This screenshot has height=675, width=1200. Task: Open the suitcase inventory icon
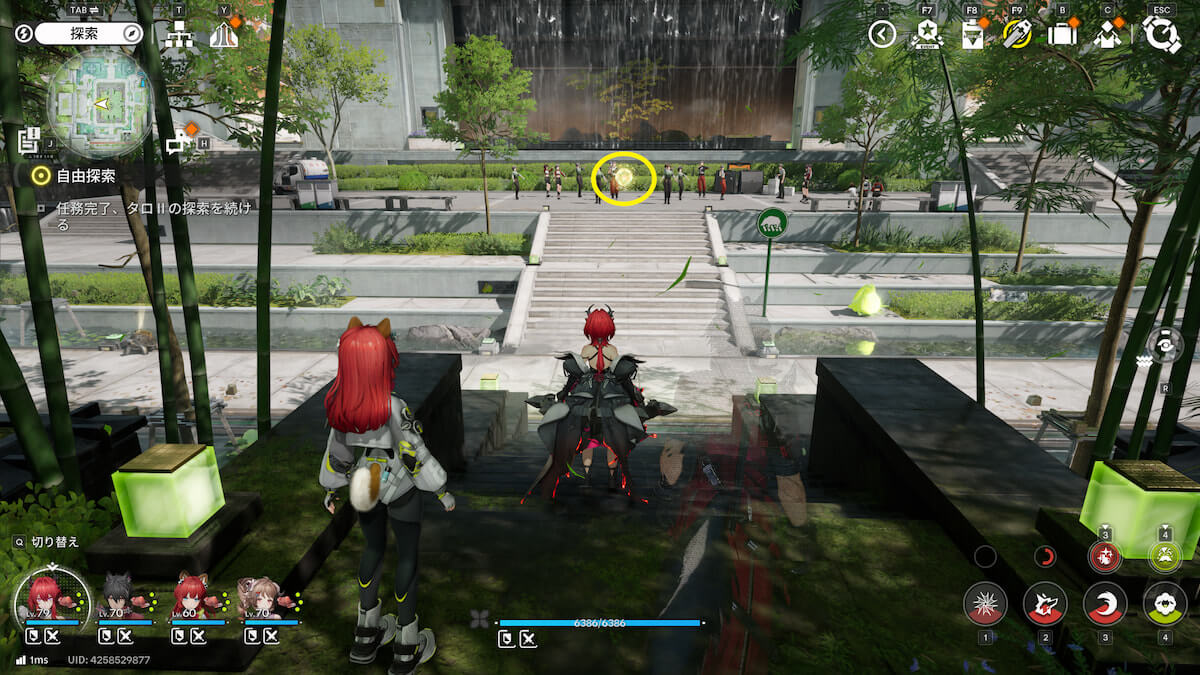point(1062,35)
